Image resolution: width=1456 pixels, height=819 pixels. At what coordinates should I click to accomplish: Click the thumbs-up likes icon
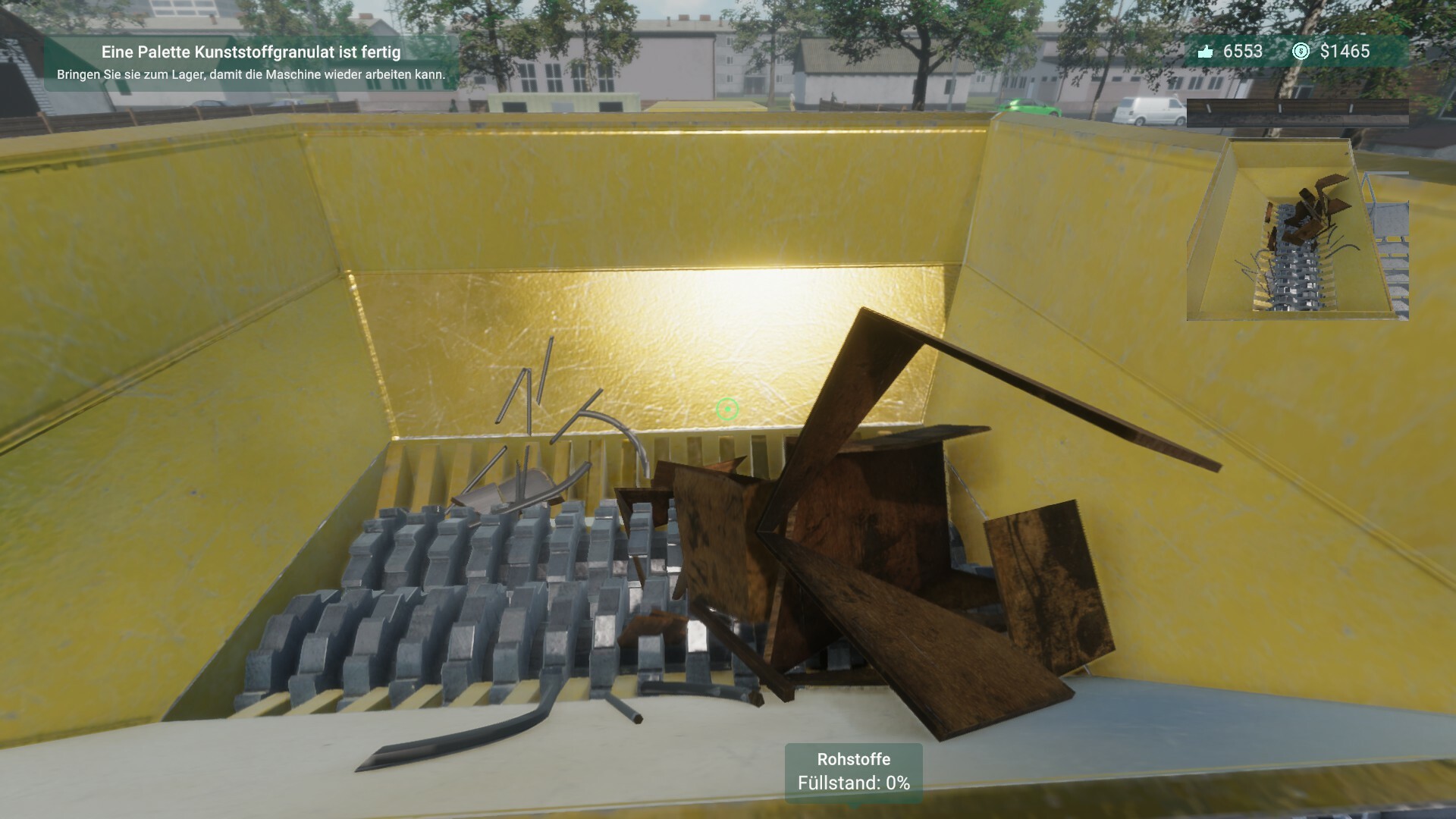1207,52
